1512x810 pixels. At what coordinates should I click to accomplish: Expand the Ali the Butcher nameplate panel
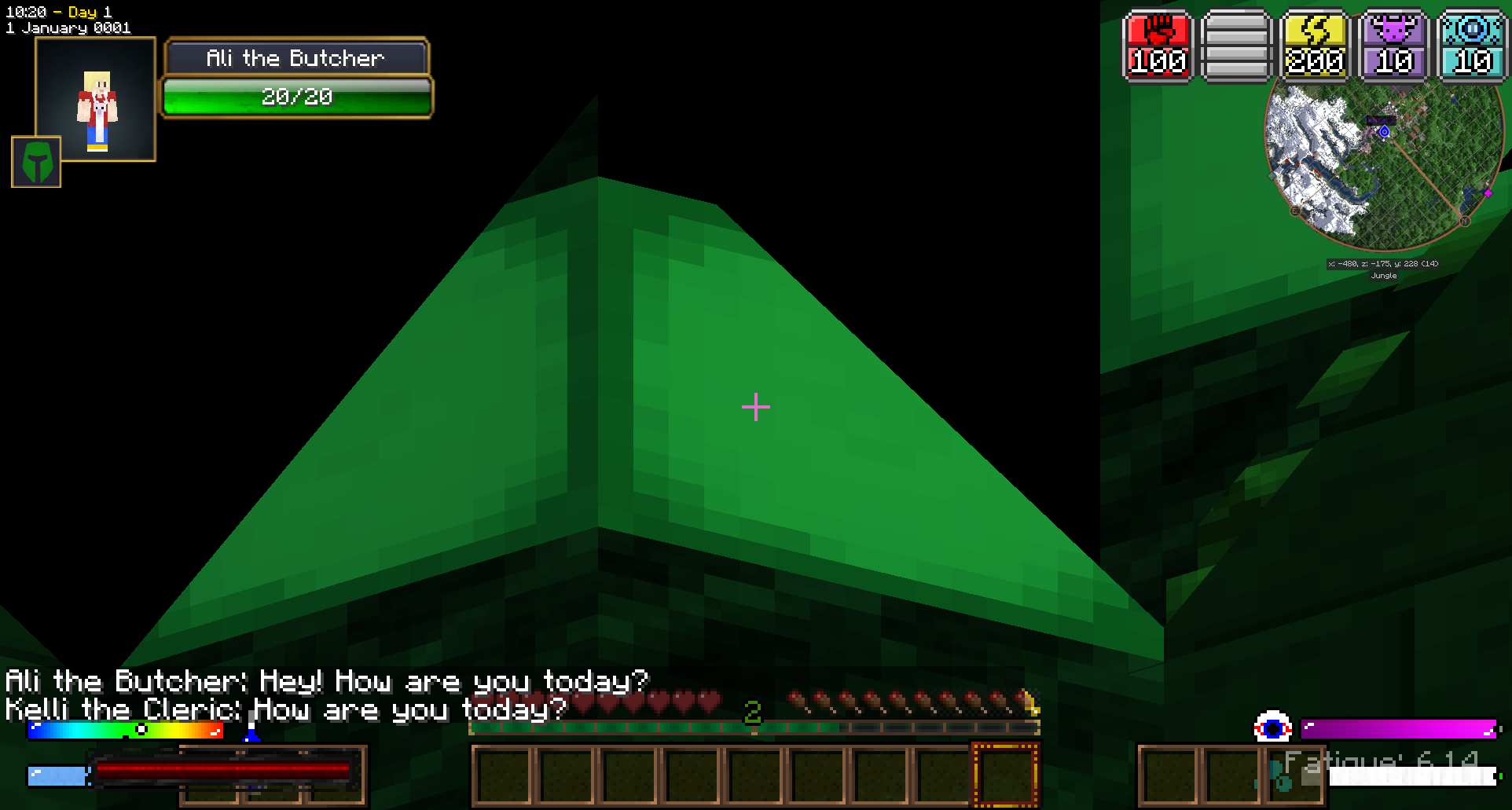(x=295, y=57)
